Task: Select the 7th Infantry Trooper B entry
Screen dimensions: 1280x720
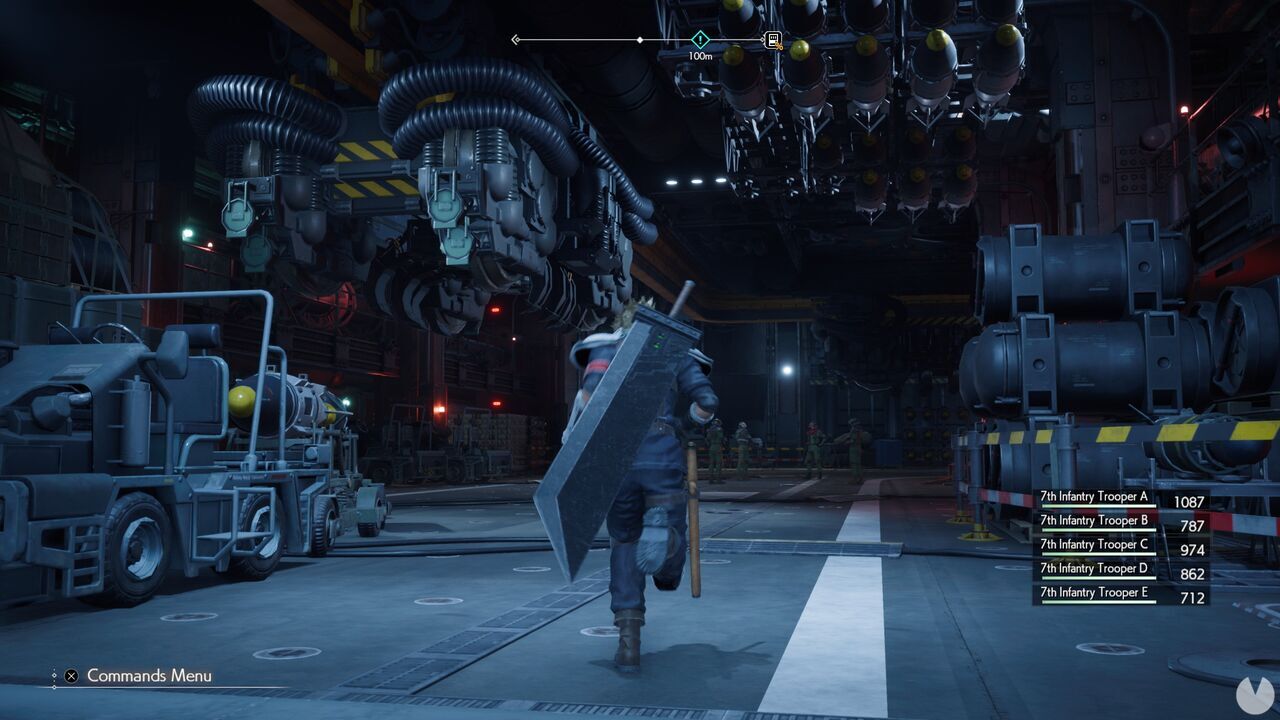Action: point(1094,520)
